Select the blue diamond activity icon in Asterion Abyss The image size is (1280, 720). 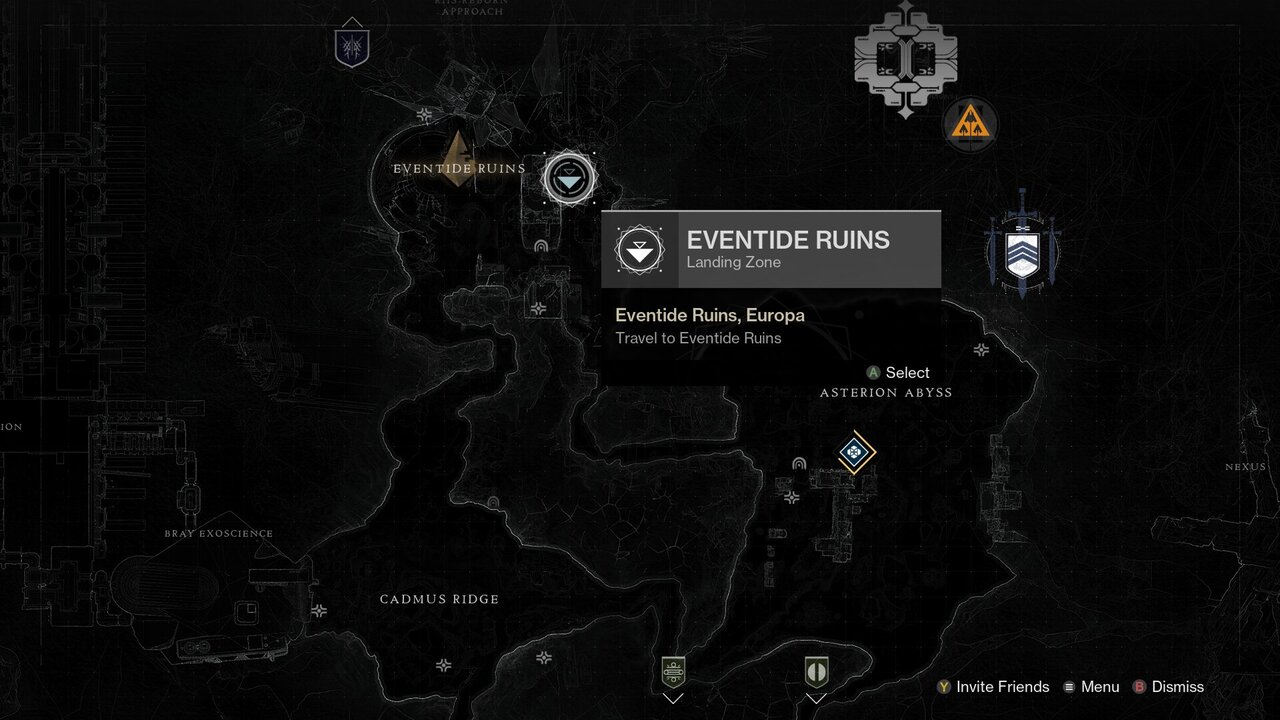pyautogui.click(x=855, y=452)
